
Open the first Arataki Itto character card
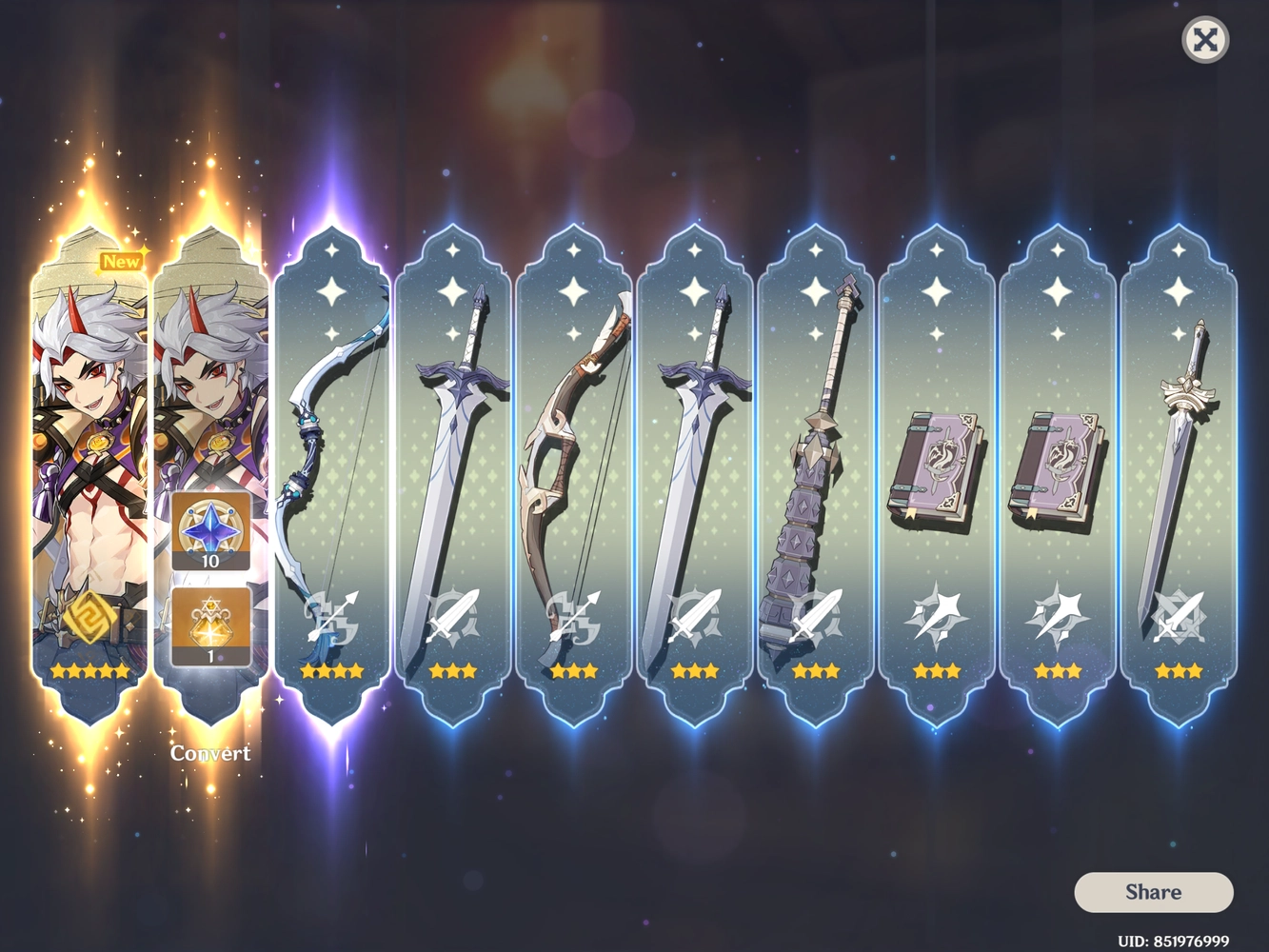[x=89, y=457]
